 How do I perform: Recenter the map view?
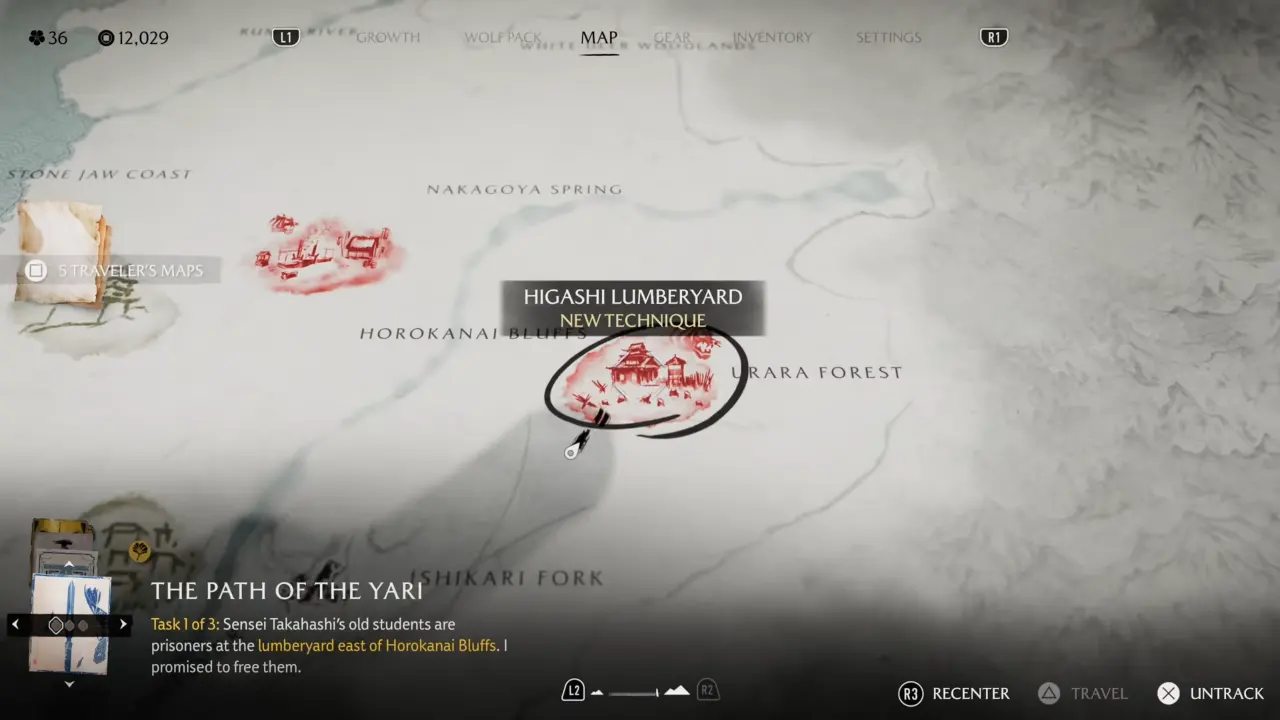tap(954, 693)
